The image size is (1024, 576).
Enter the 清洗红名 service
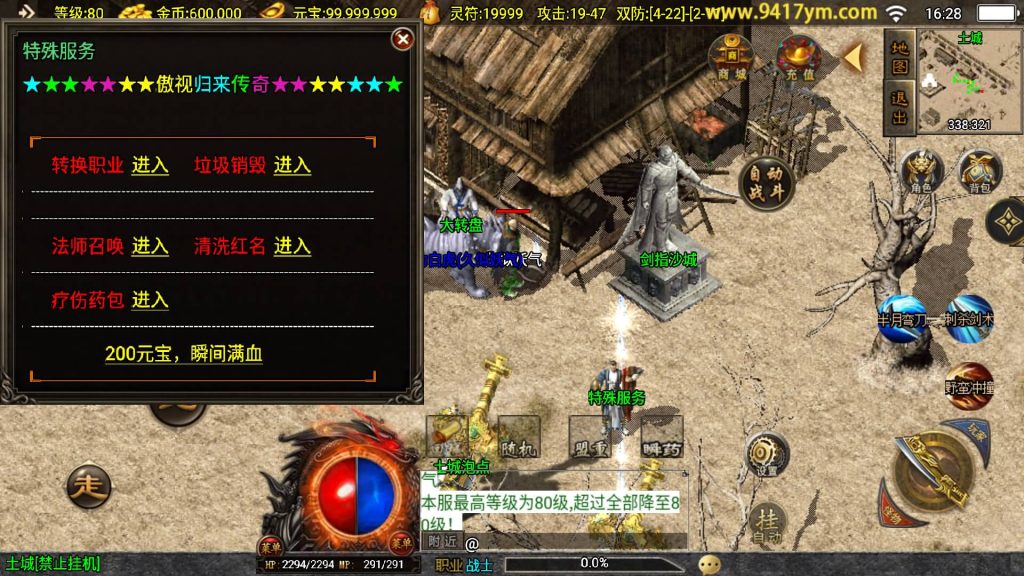pos(292,247)
